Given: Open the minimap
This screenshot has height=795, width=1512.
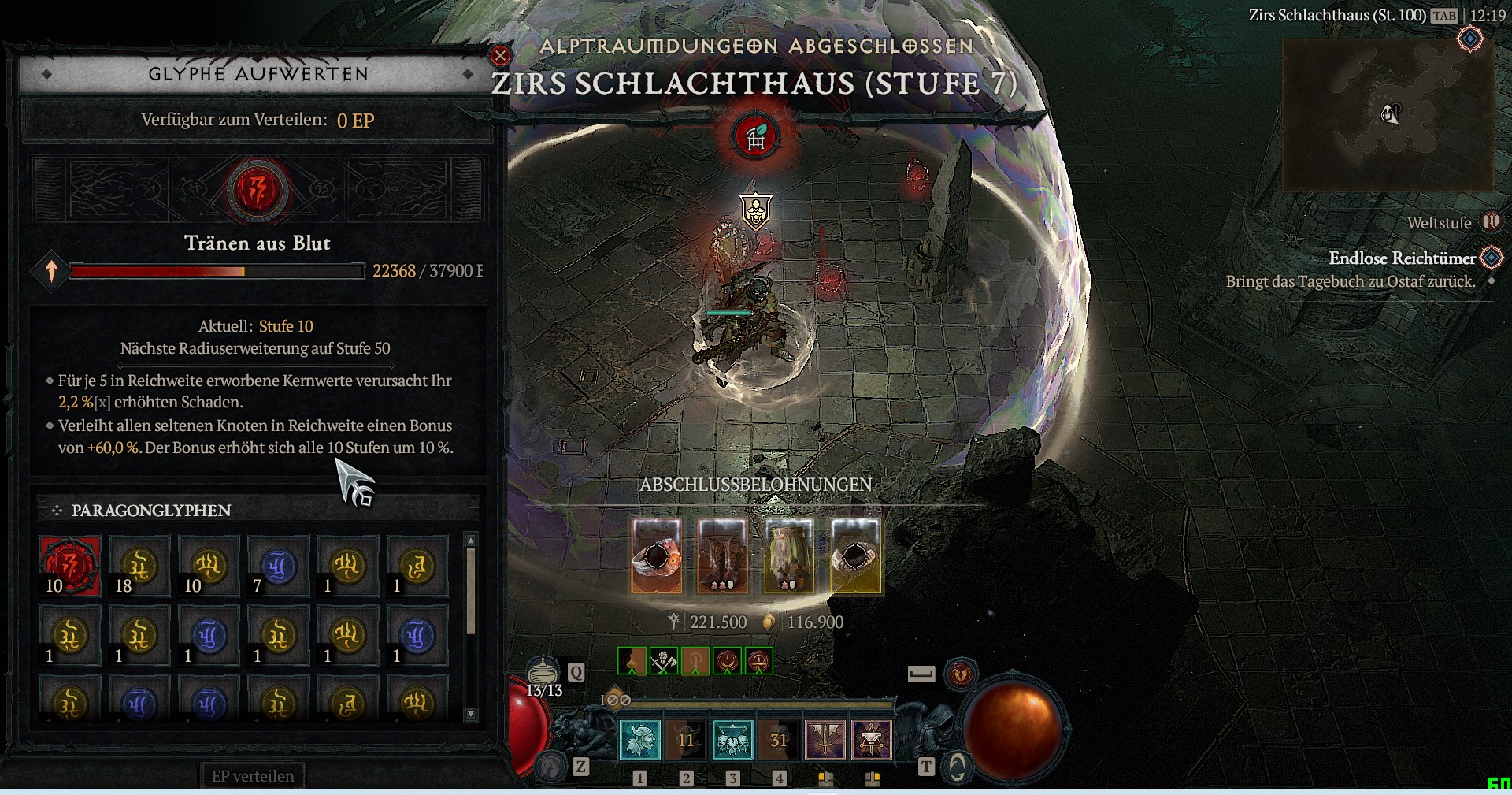Looking at the screenshot, I should coord(1388,115).
